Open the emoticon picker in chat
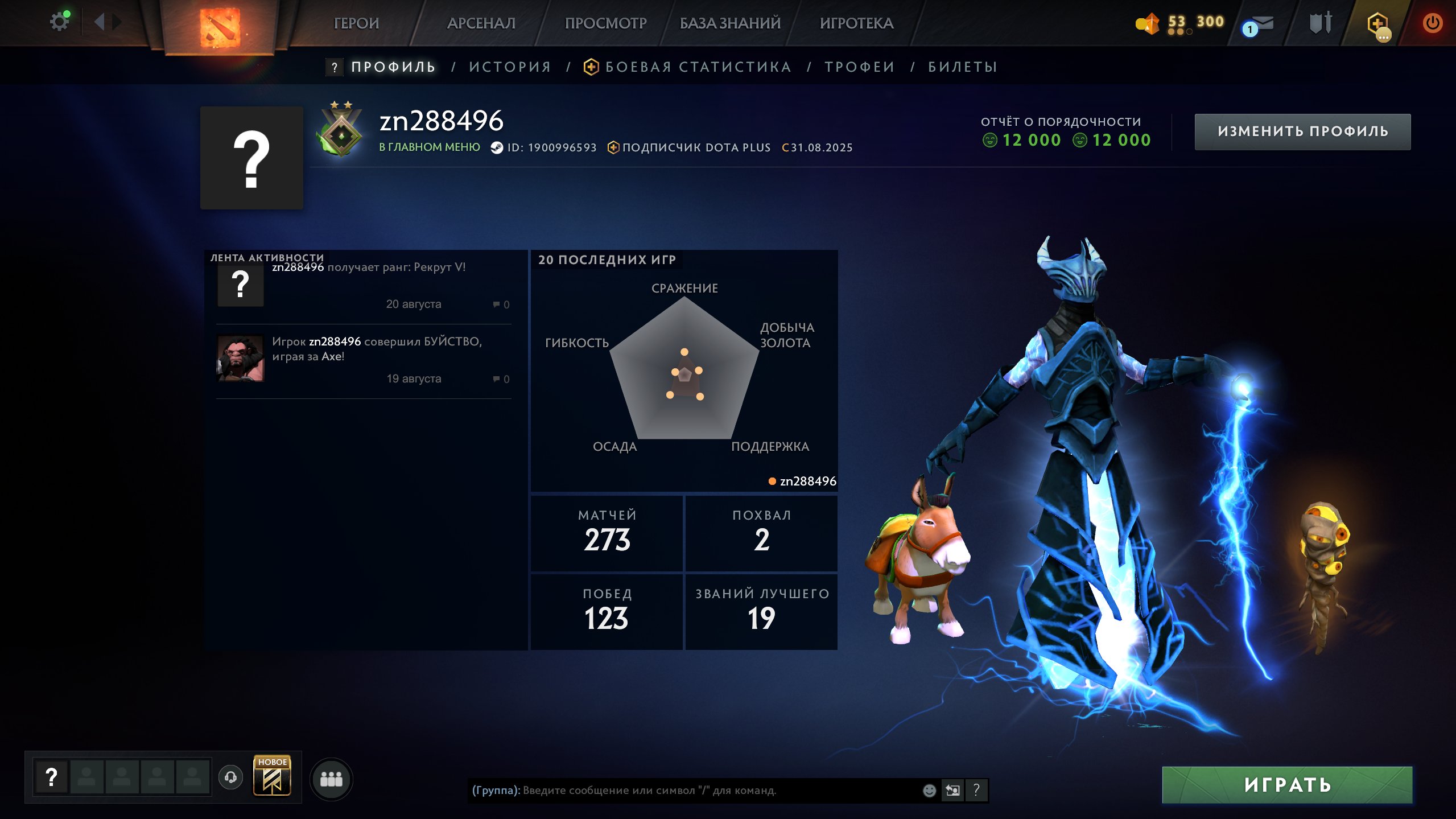 (x=929, y=791)
